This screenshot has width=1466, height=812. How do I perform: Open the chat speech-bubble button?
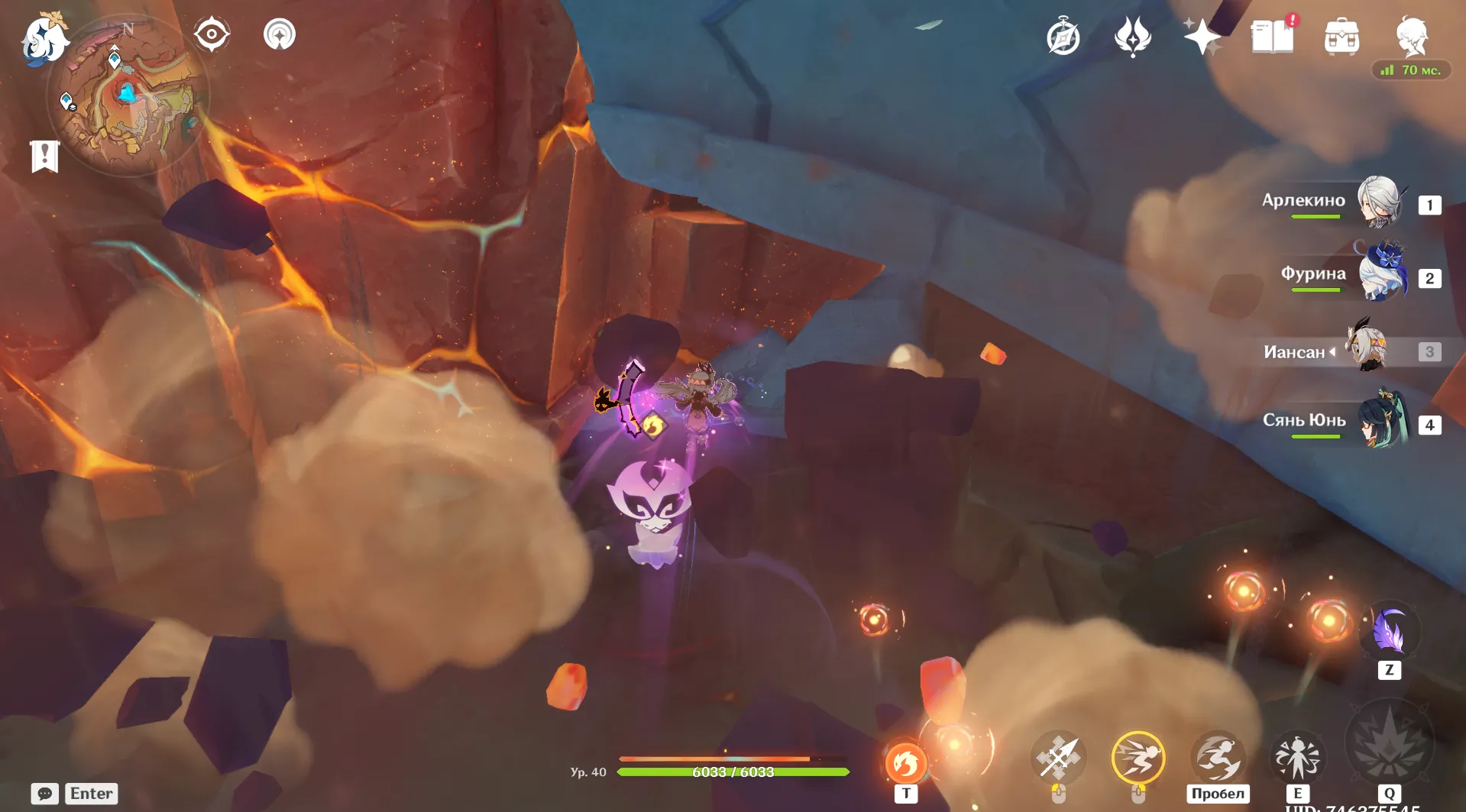pos(45,794)
